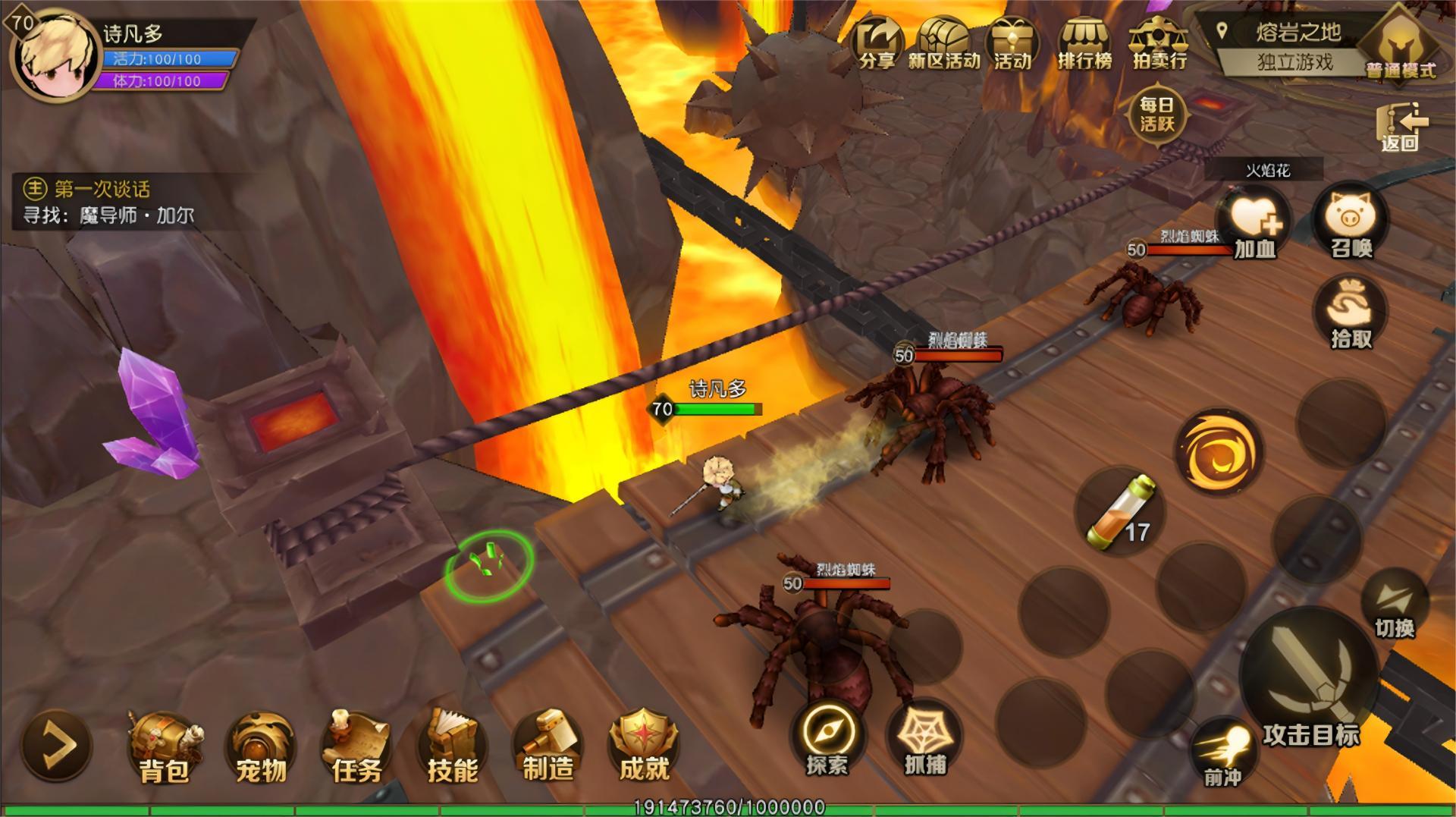
Task: Activate the 前冲 dash skill
Action: 1222,753
